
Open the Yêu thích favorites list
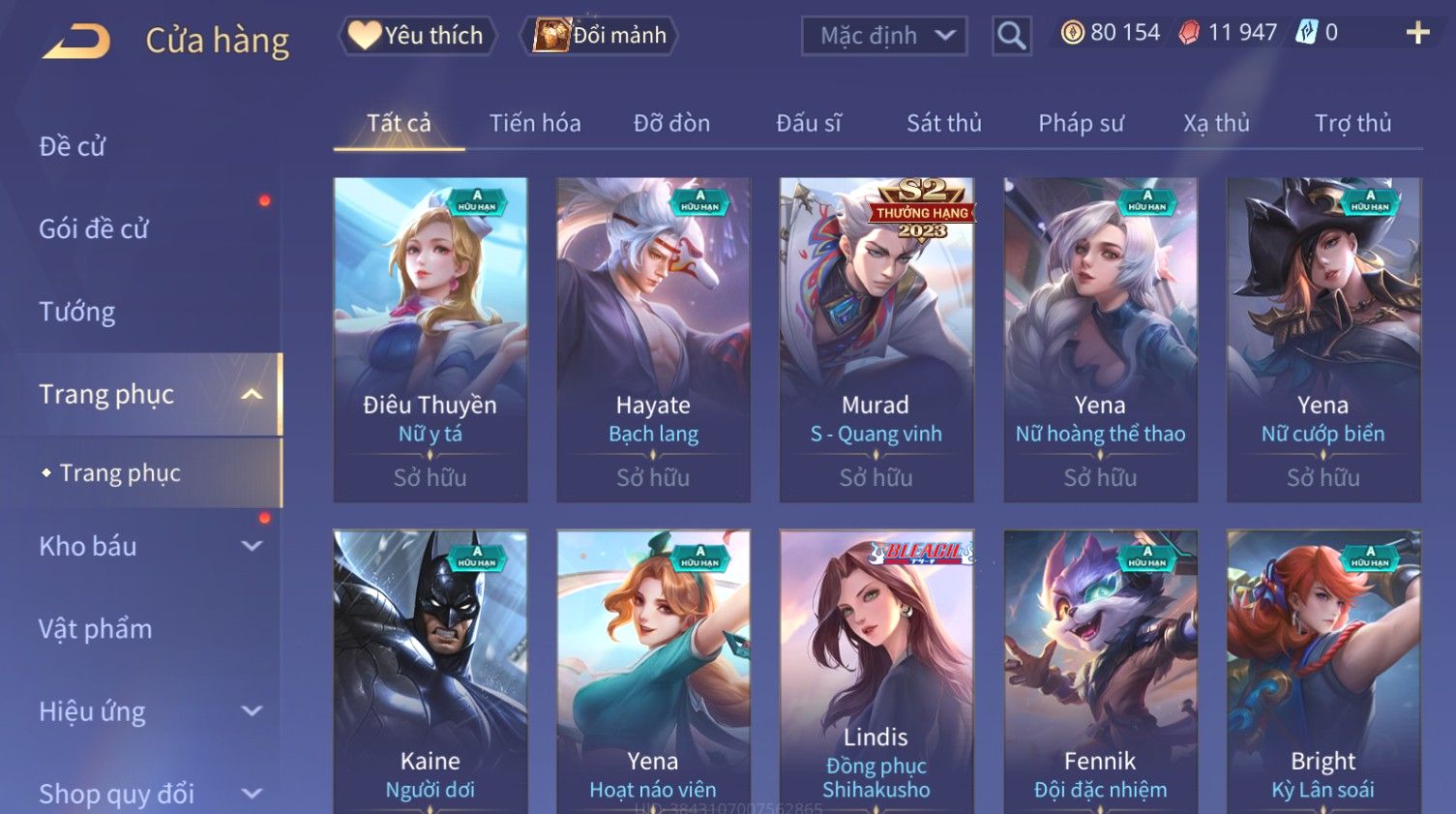(417, 36)
